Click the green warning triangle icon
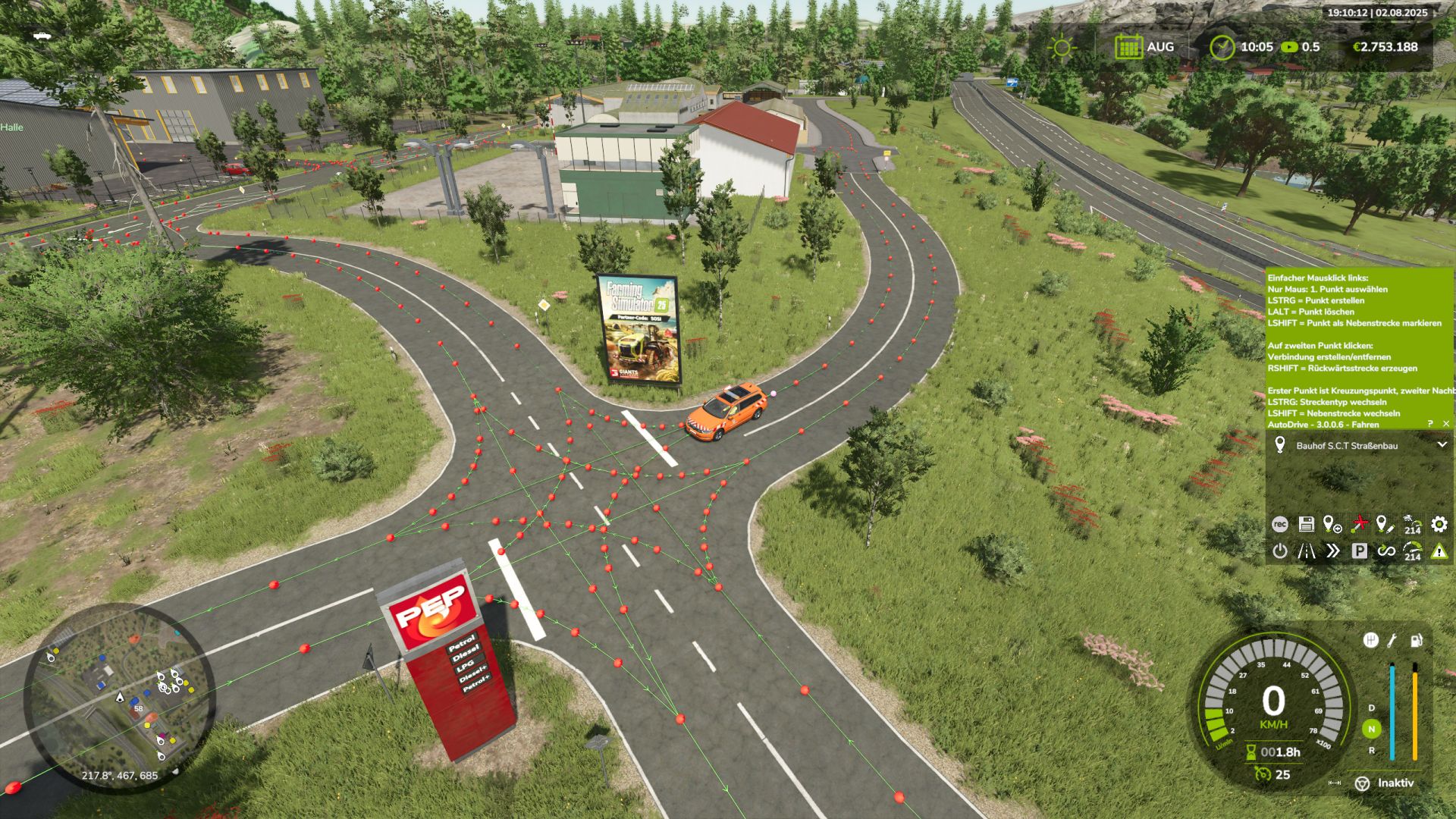 (1439, 551)
